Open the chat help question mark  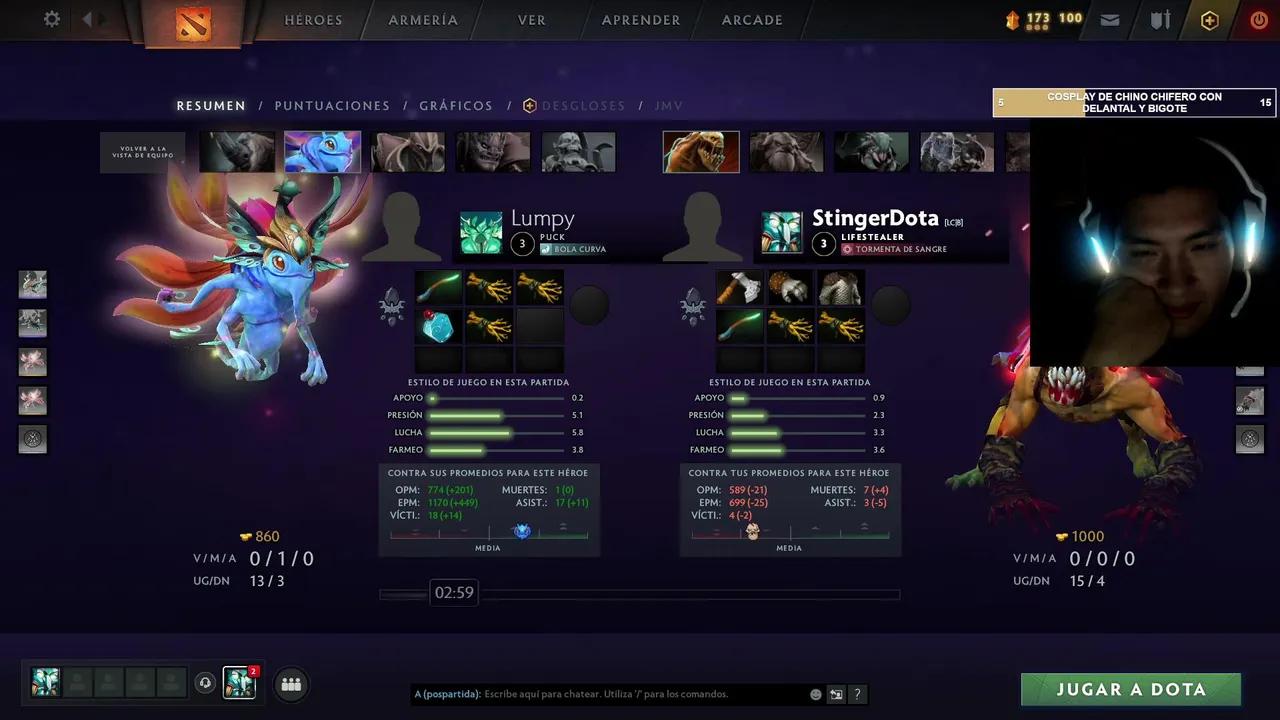pos(857,694)
